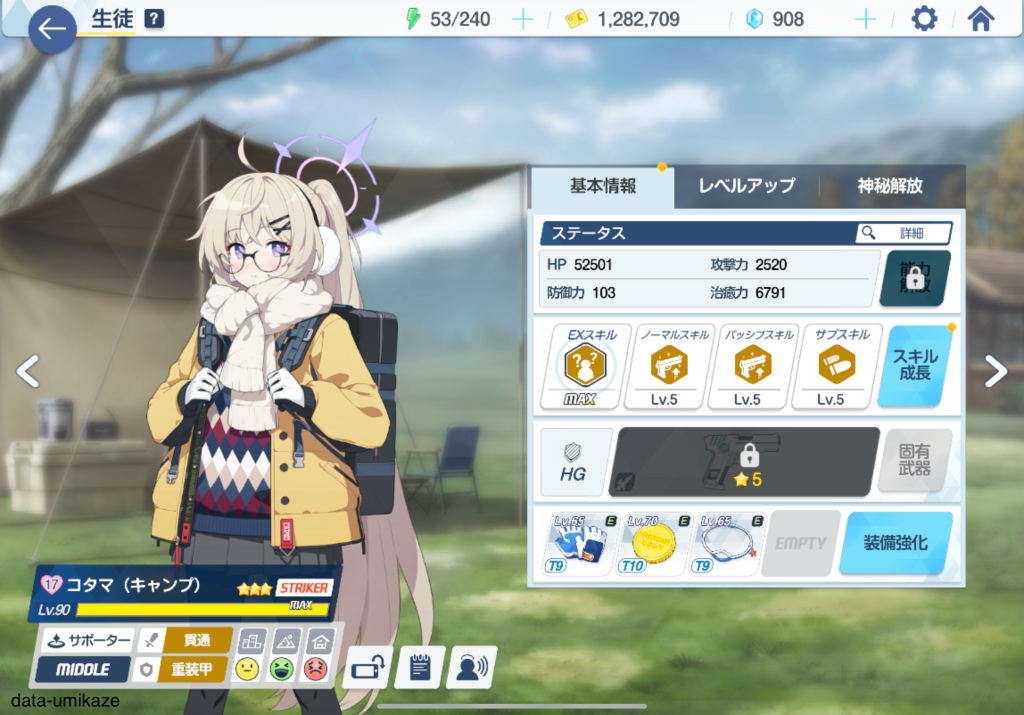
Task: Choose the パッシブスキル slot
Action: pos(747,366)
